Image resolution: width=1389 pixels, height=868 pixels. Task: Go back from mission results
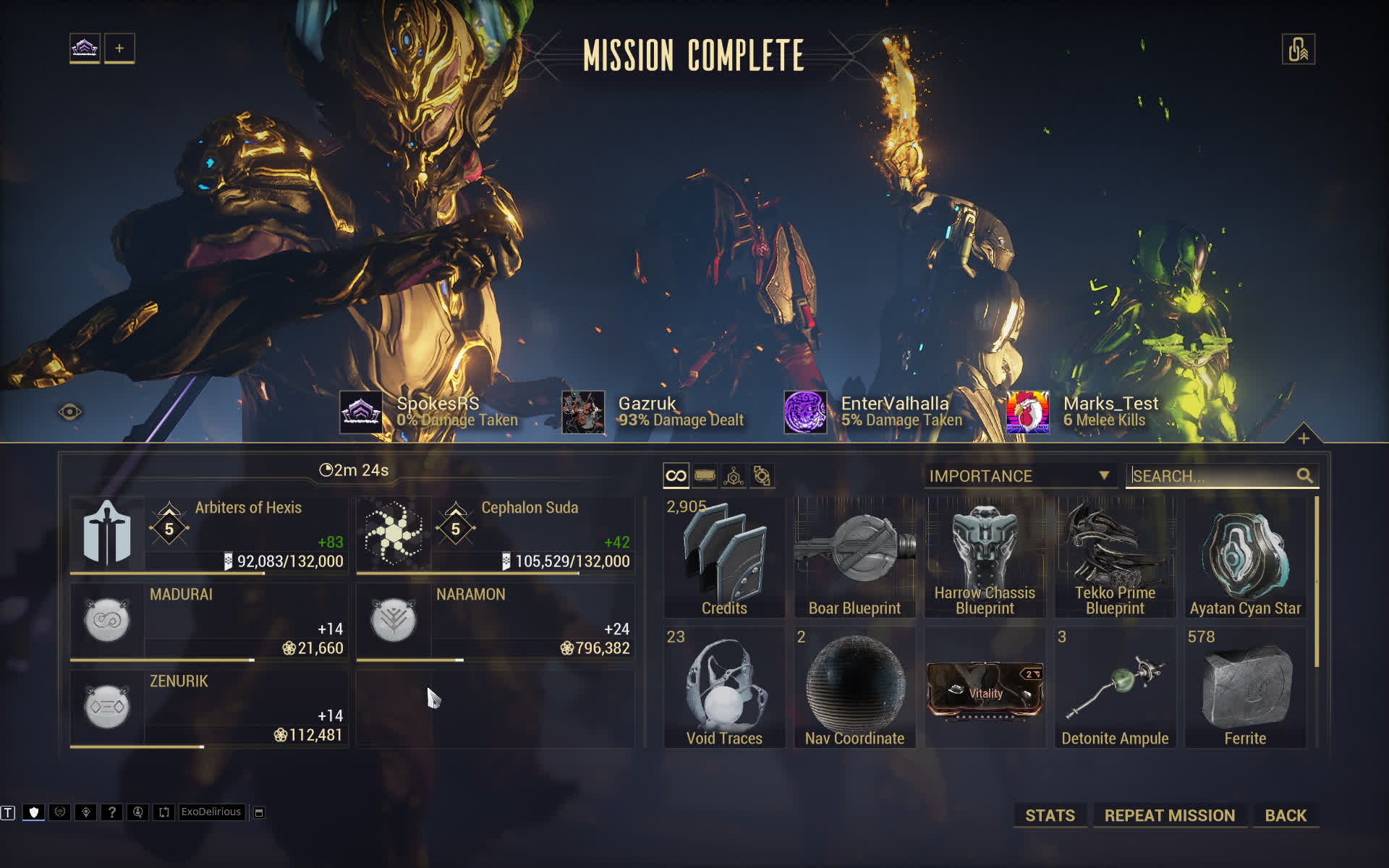tap(1286, 815)
